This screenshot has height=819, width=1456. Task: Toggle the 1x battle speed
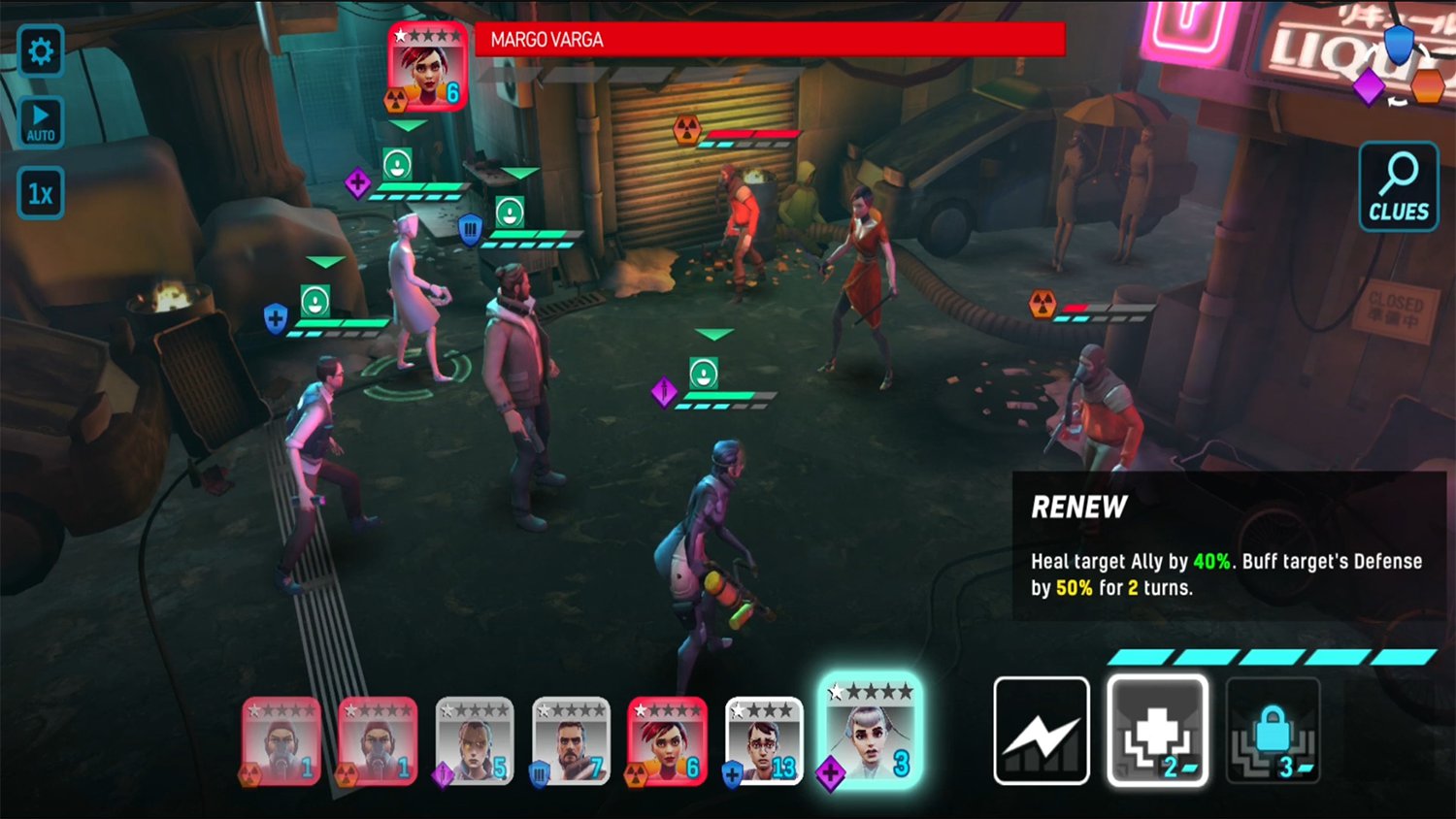(x=40, y=193)
